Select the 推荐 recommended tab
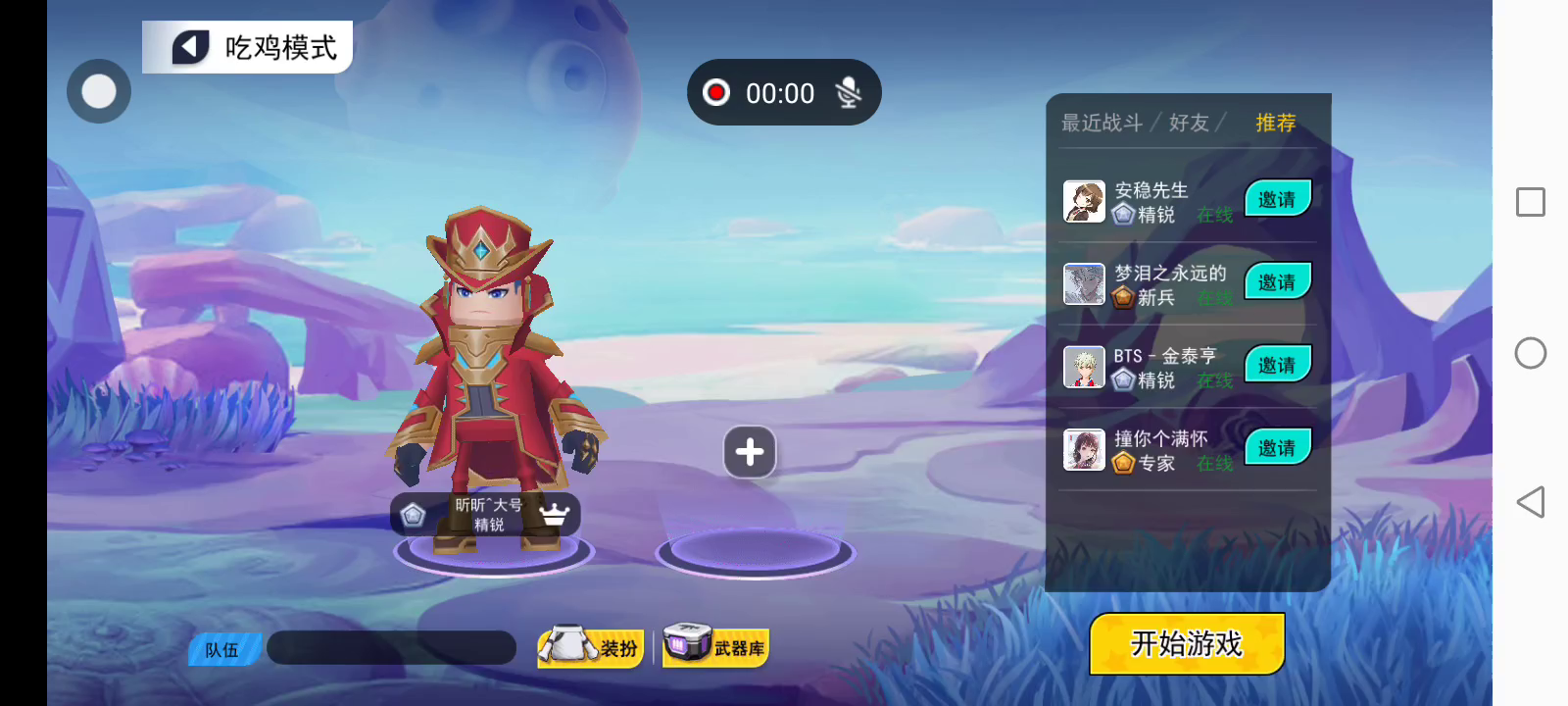This screenshot has width=1568, height=706. coord(1275,123)
